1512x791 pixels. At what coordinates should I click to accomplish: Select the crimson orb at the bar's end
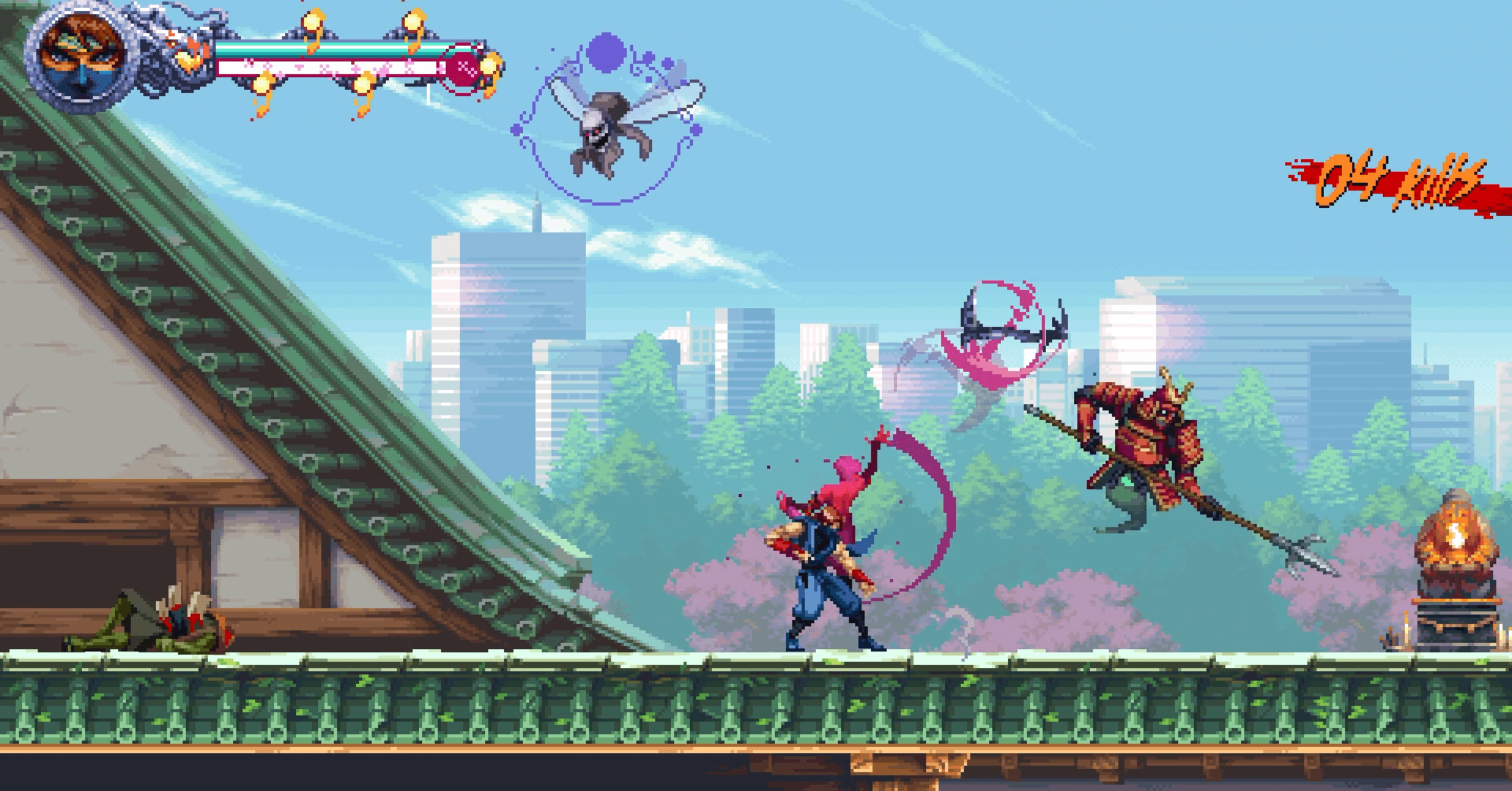pos(465,67)
